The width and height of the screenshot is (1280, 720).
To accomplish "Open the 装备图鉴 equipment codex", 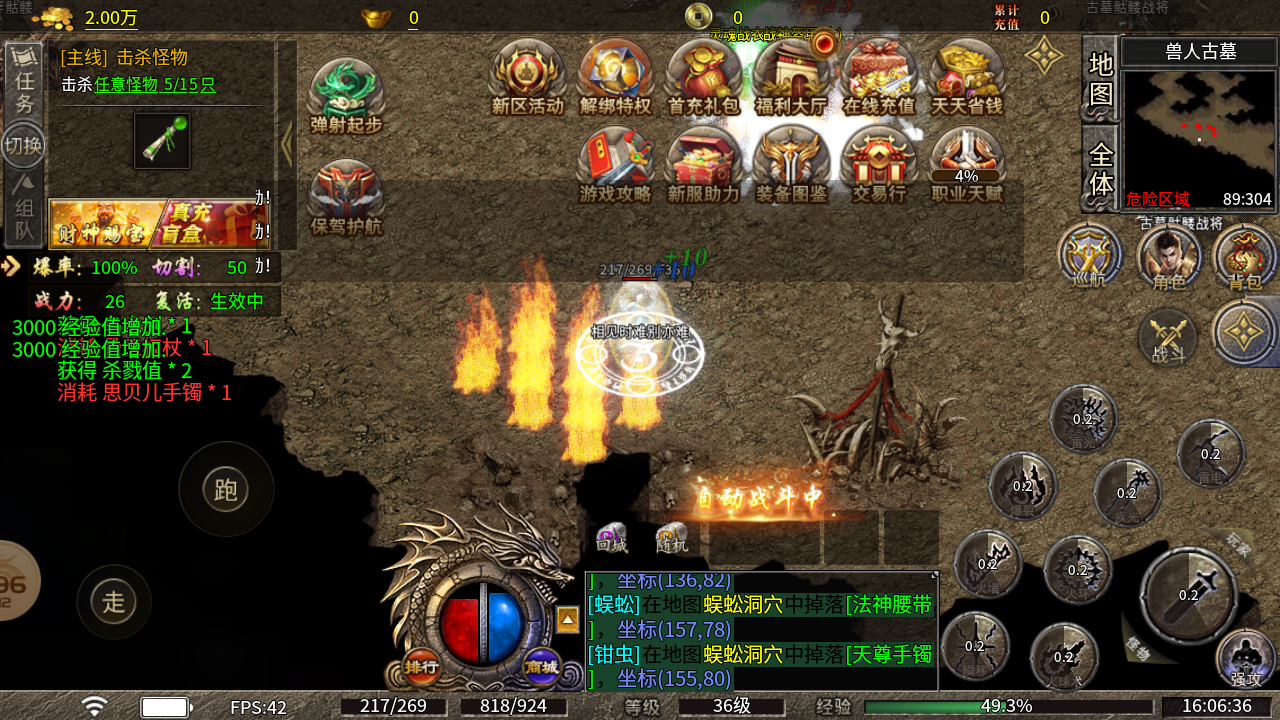I will coord(791,166).
